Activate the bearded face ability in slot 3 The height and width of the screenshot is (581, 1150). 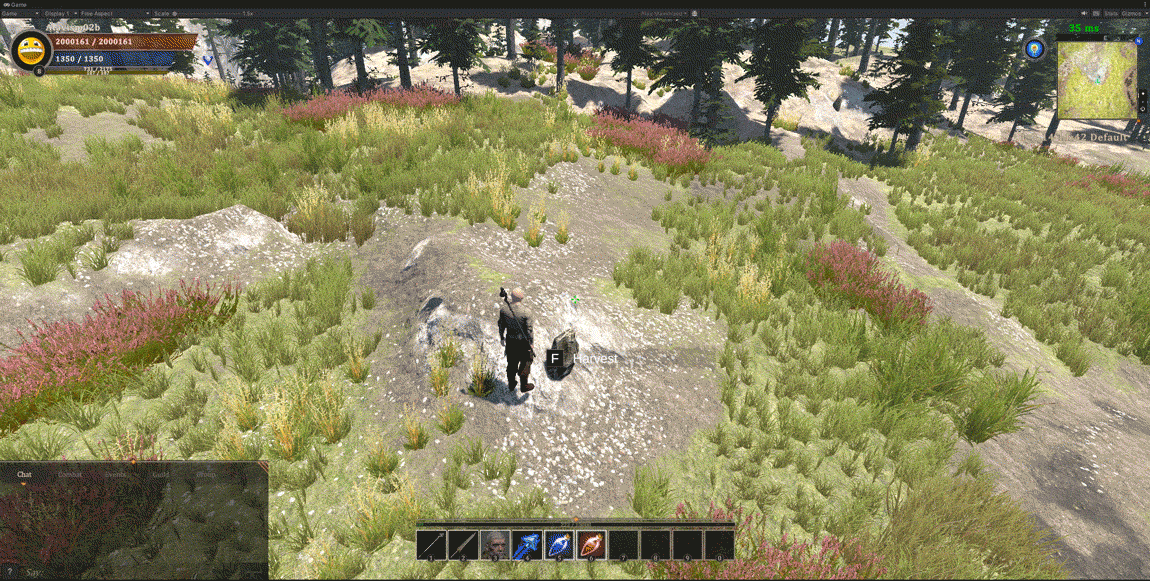click(x=495, y=545)
